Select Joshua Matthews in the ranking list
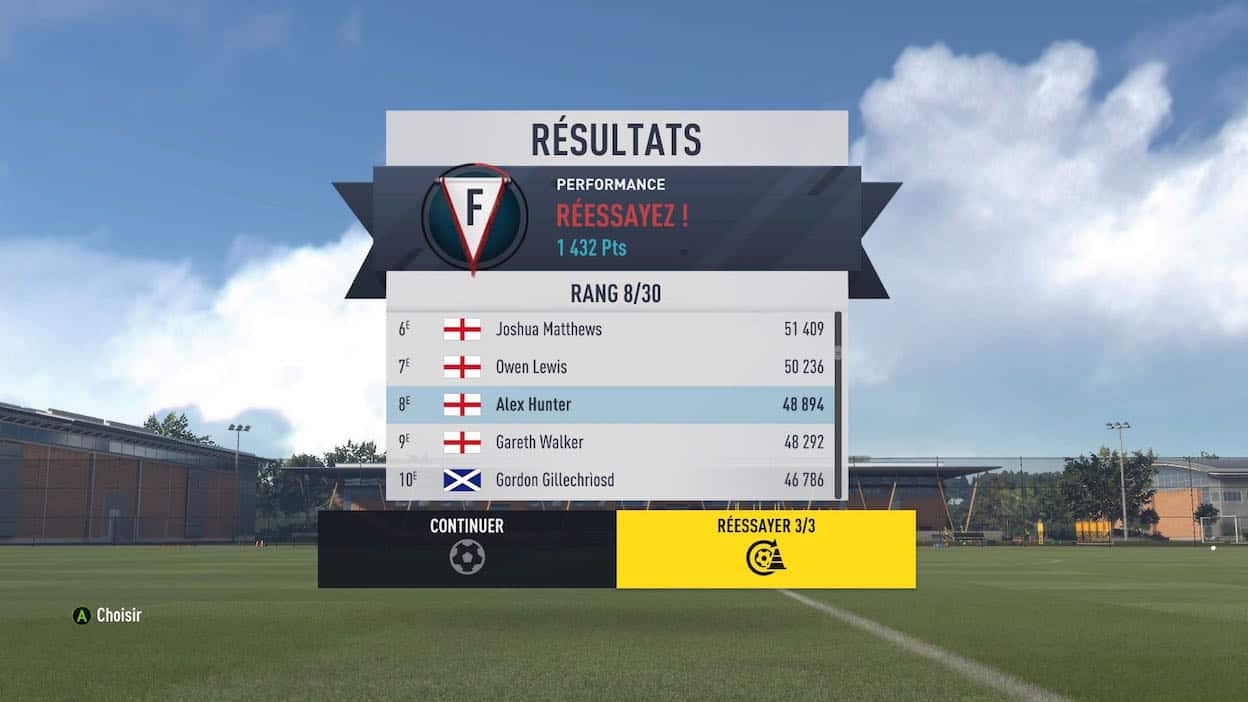1248x702 pixels. click(610, 329)
